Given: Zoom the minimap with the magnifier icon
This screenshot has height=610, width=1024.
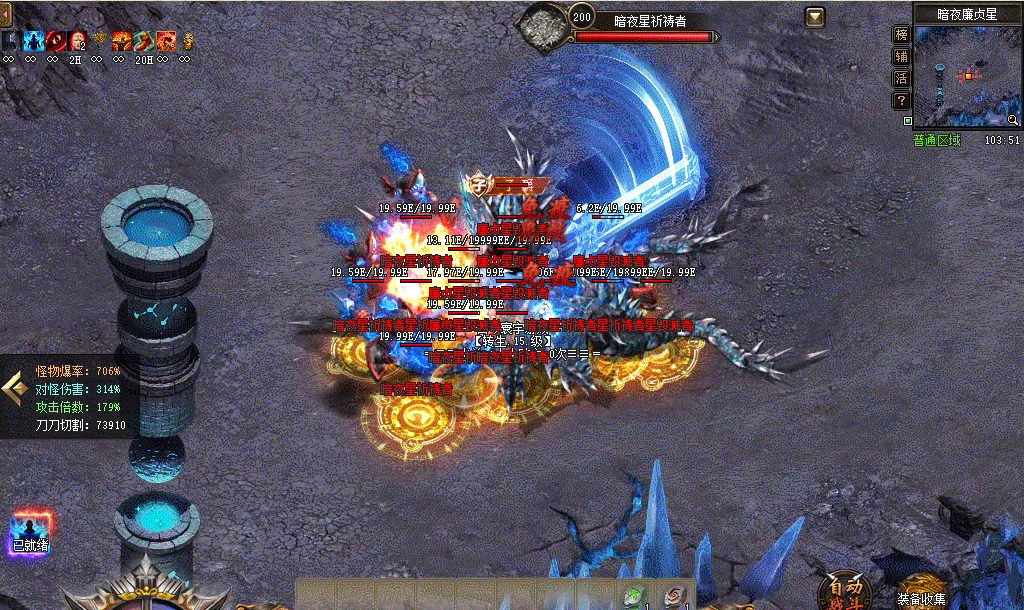Looking at the screenshot, I should click(1012, 120).
